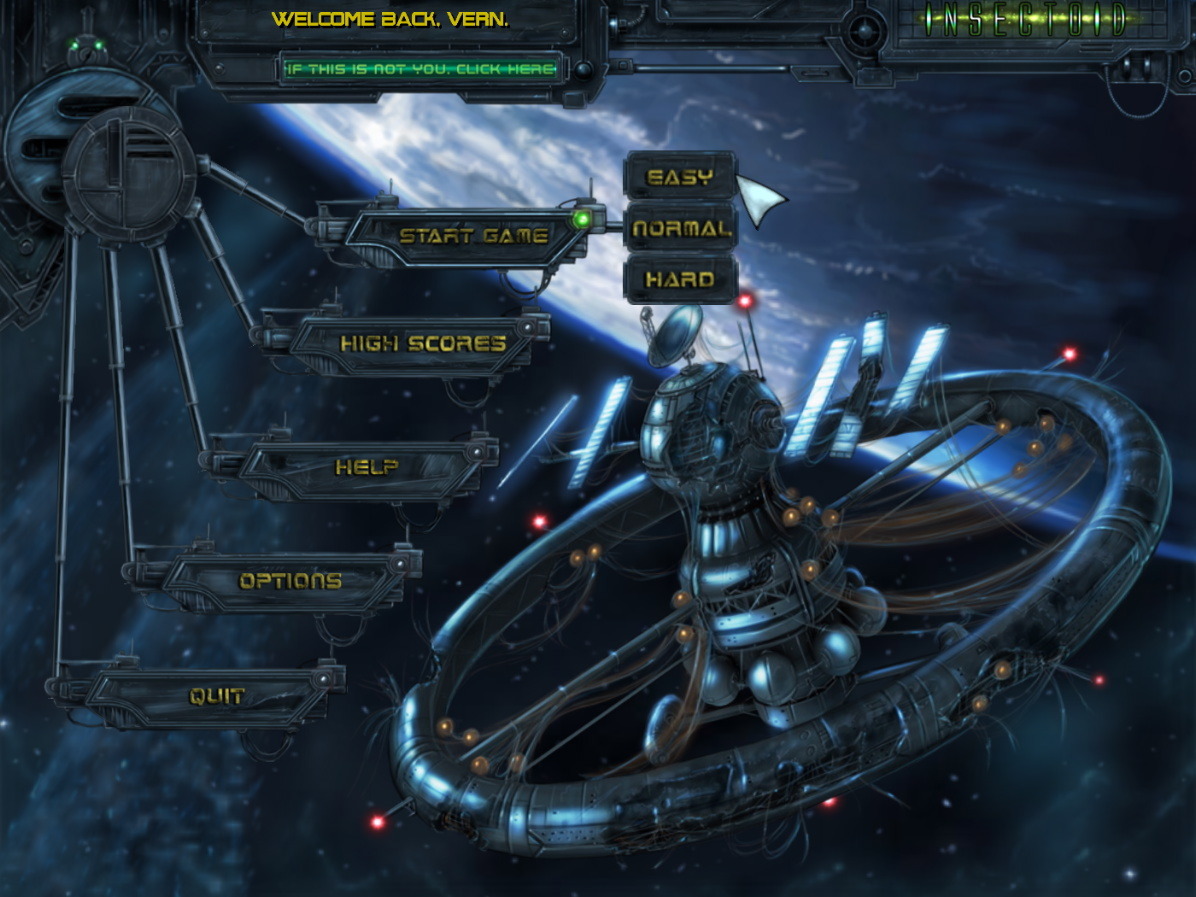Show the Help screen
This screenshot has width=1196, height=897.
point(366,467)
